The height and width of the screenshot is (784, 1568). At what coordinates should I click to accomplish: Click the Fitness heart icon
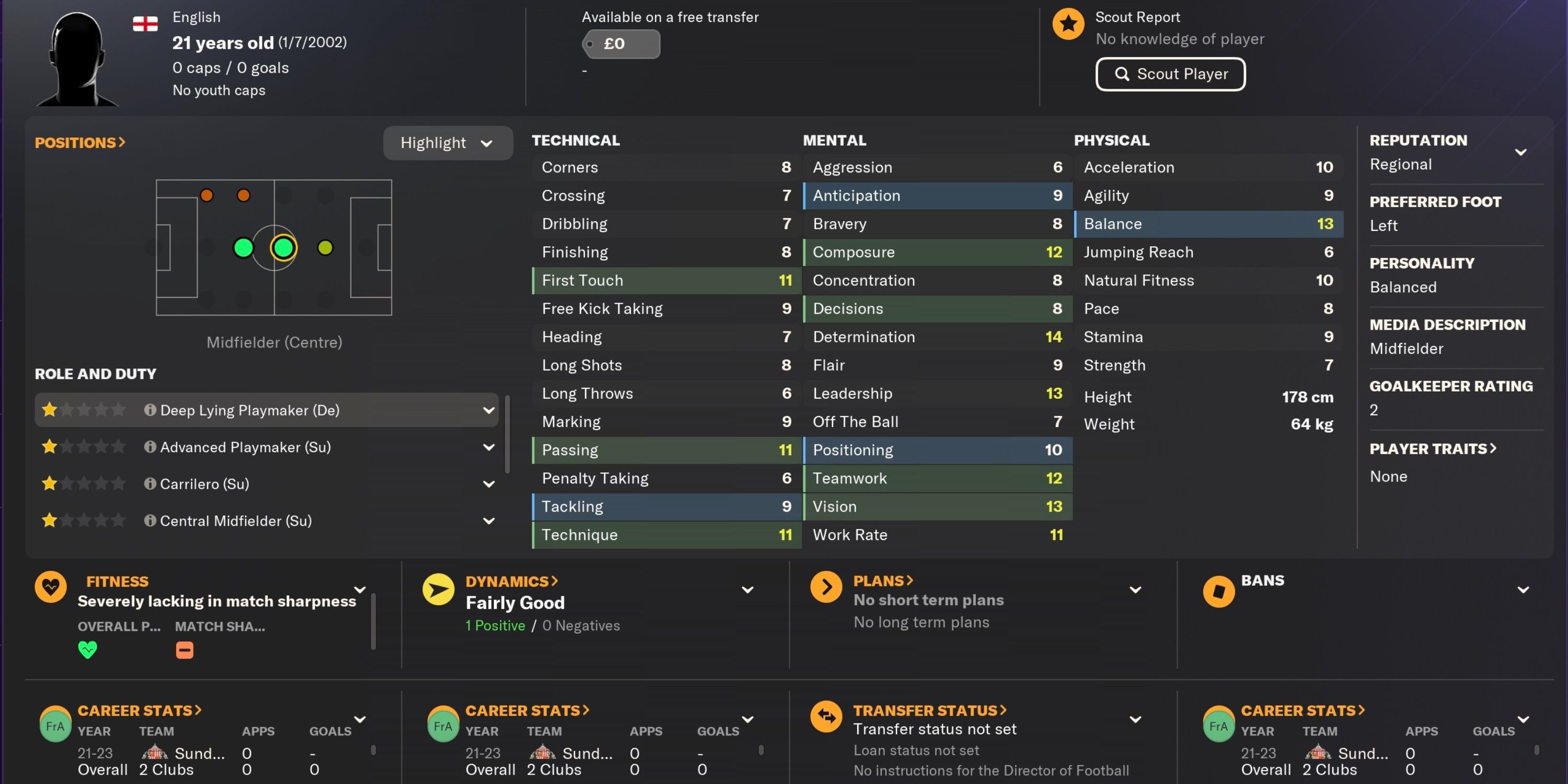[51, 586]
